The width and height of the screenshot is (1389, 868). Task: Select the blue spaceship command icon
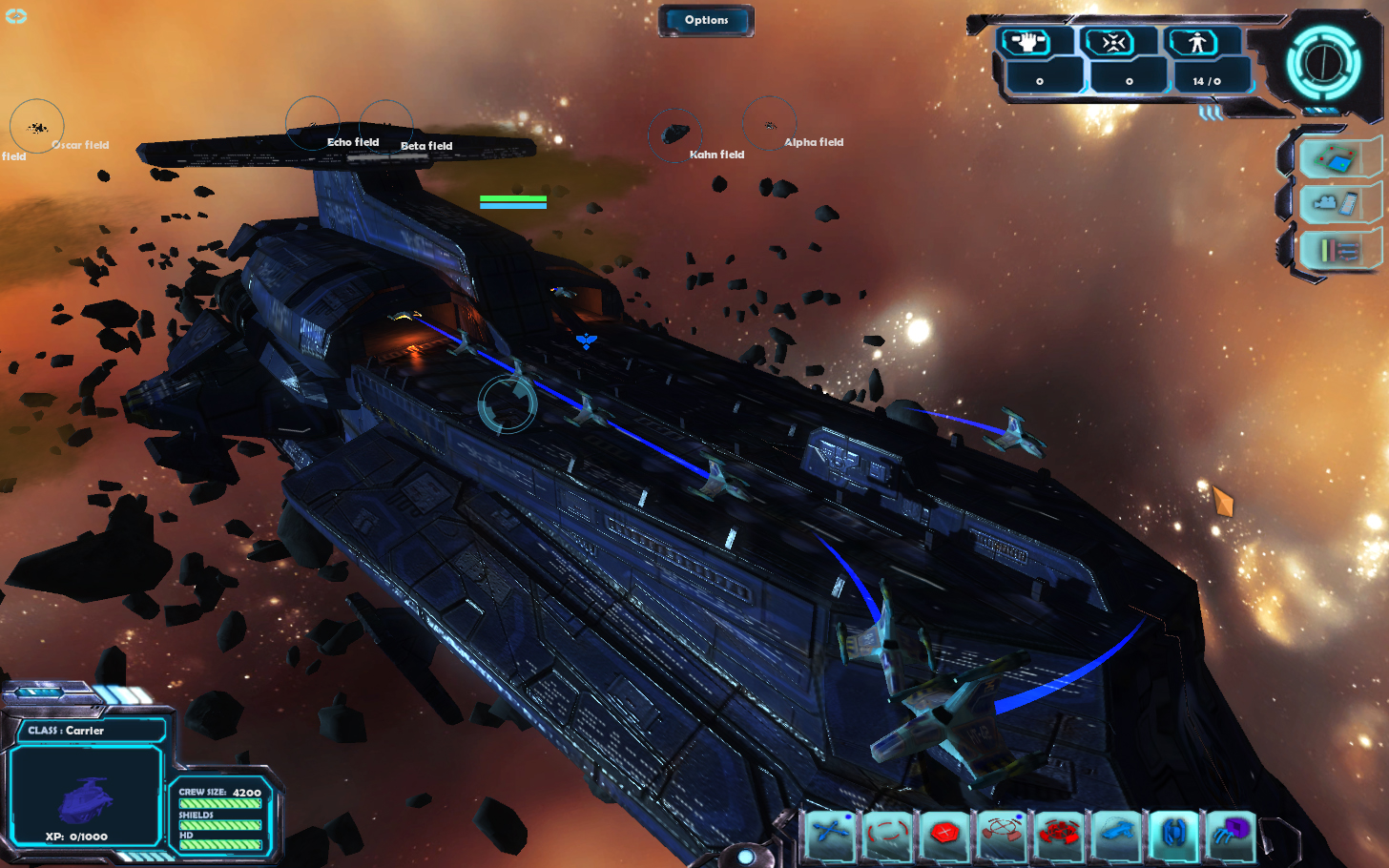[1116, 833]
